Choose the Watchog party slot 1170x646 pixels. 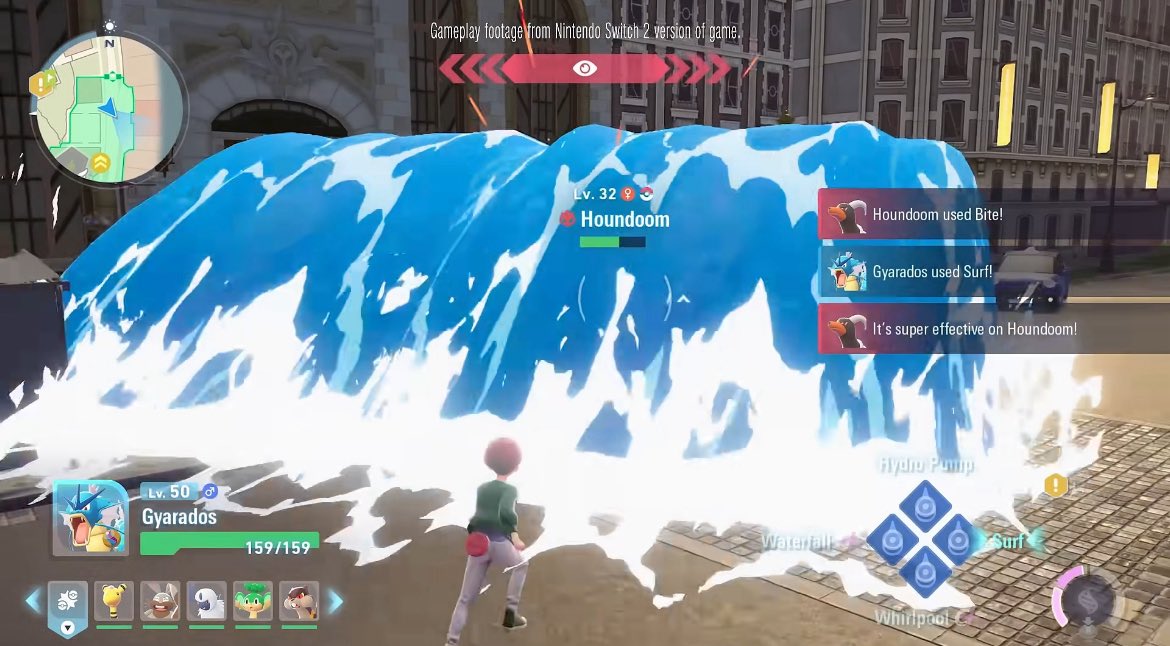coord(299,601)
